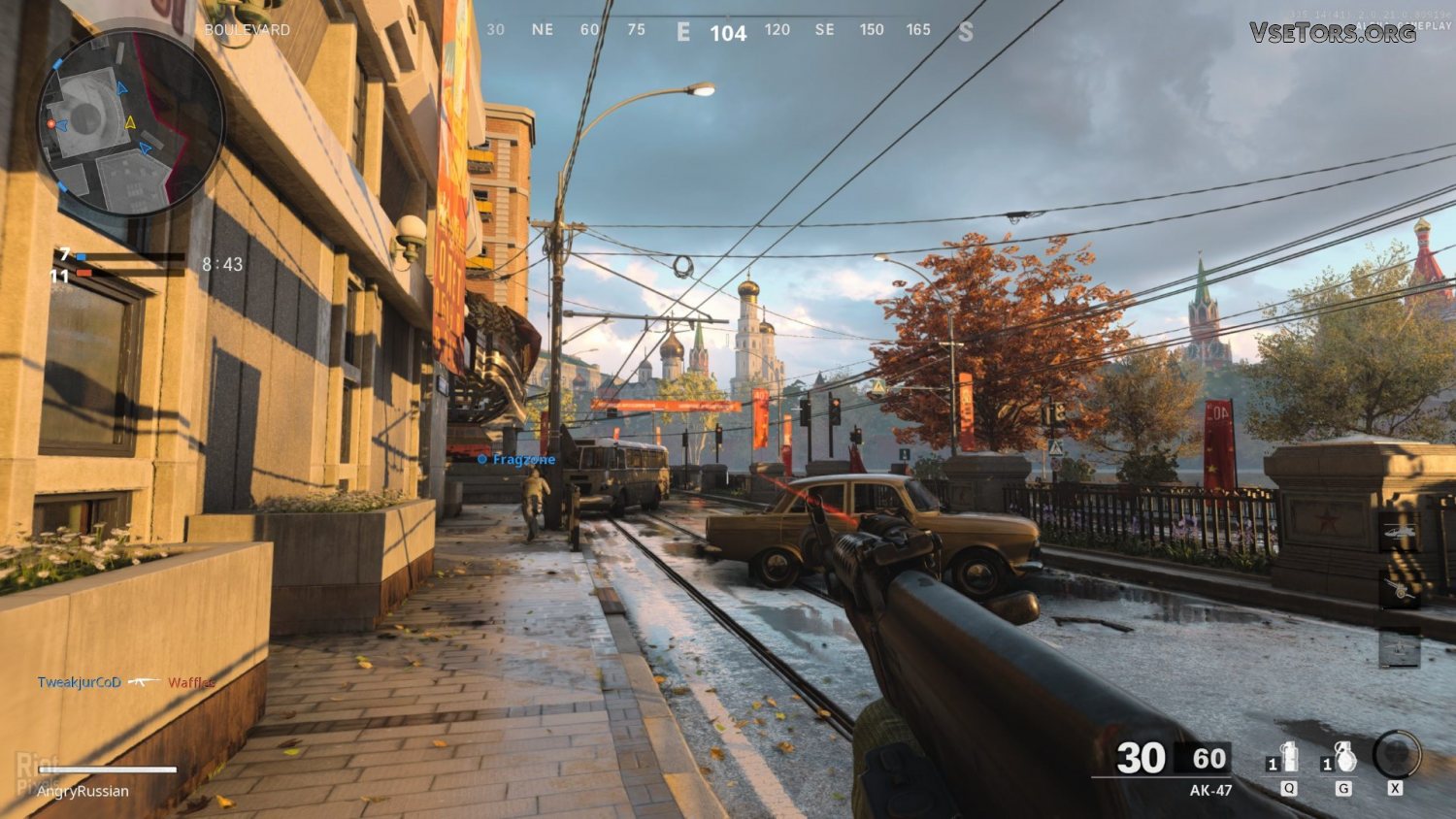Choose the artillery cannon scorestreak icon
Image resolution: width=1456 pixels, height=819 pixels.
[1399, 589]
